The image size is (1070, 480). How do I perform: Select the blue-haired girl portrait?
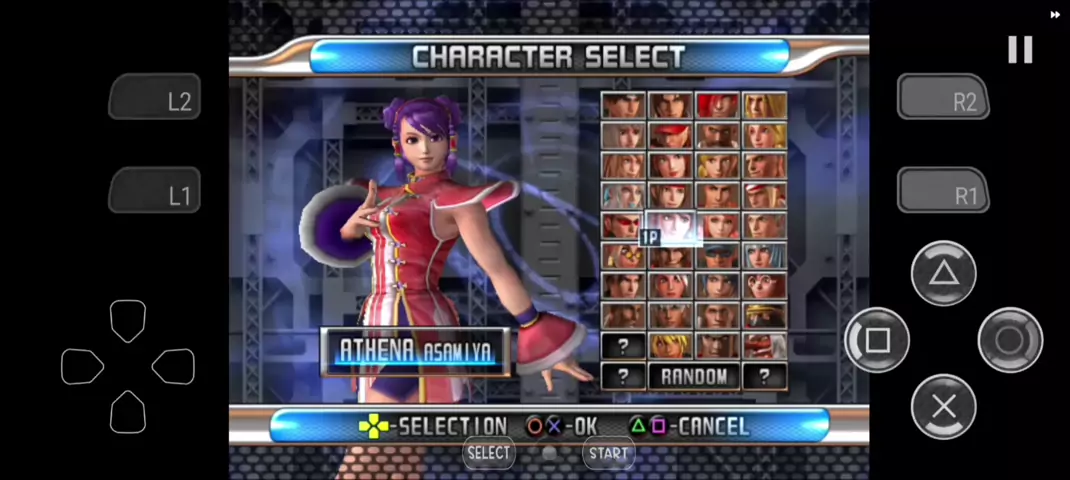(764, 255)
